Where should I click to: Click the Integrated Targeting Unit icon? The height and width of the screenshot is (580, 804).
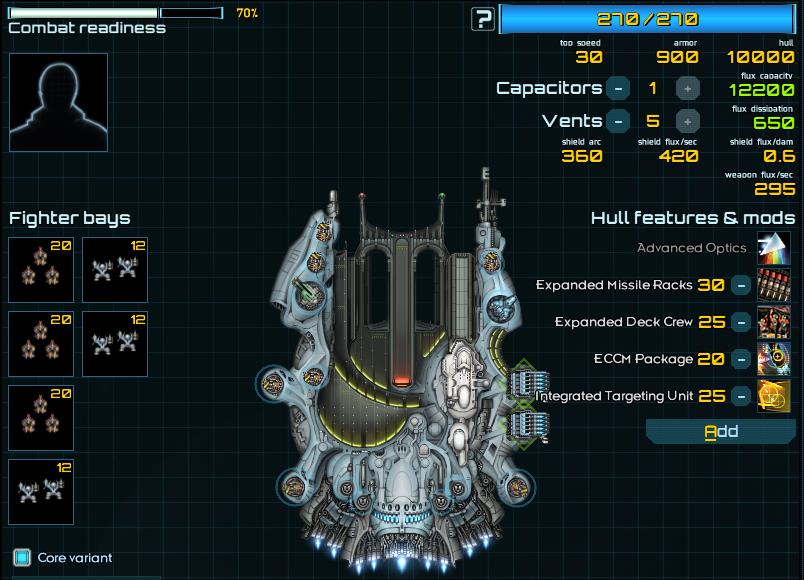pos(774,396)
